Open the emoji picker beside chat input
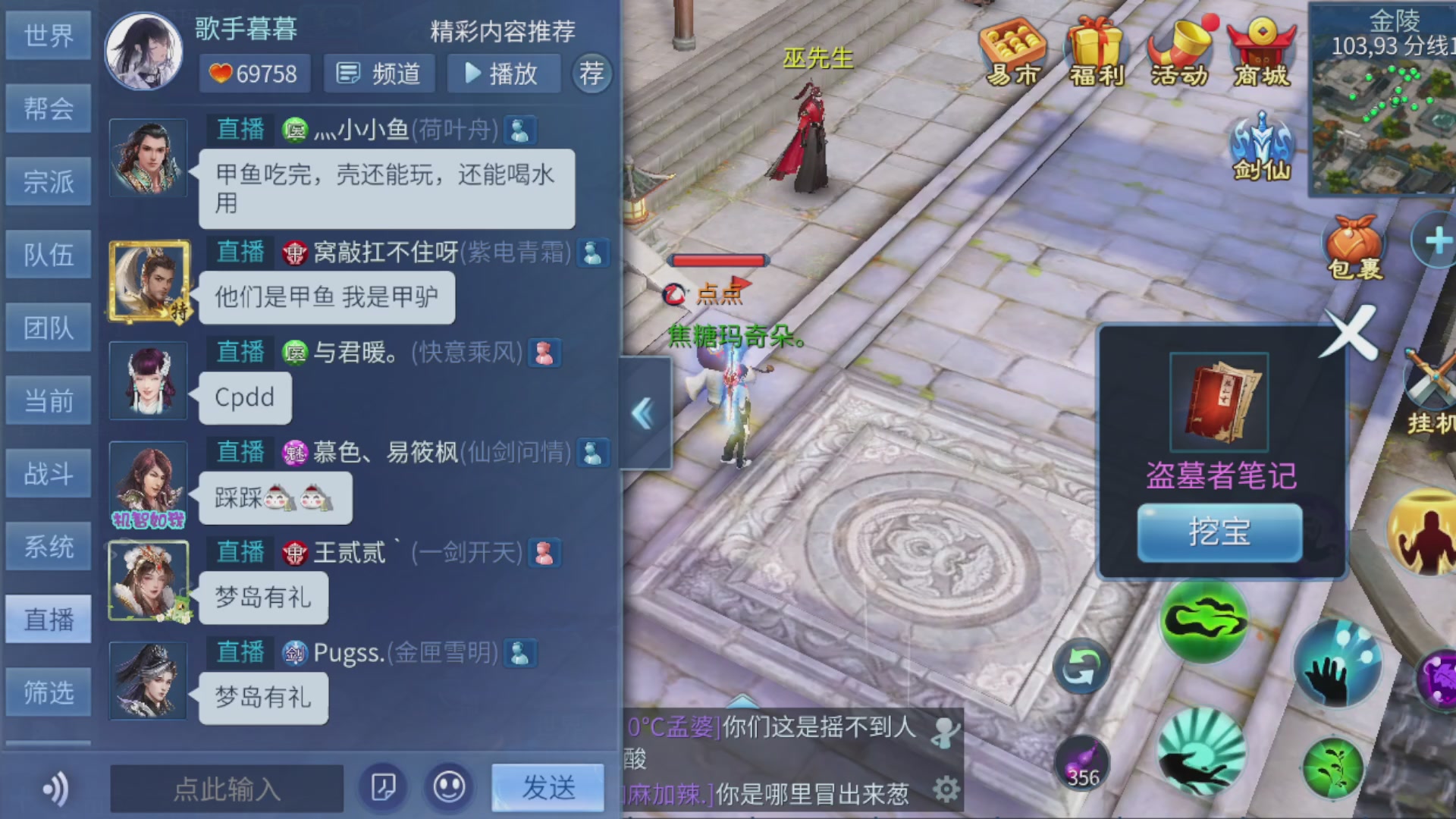 click(x=449, y=787)
